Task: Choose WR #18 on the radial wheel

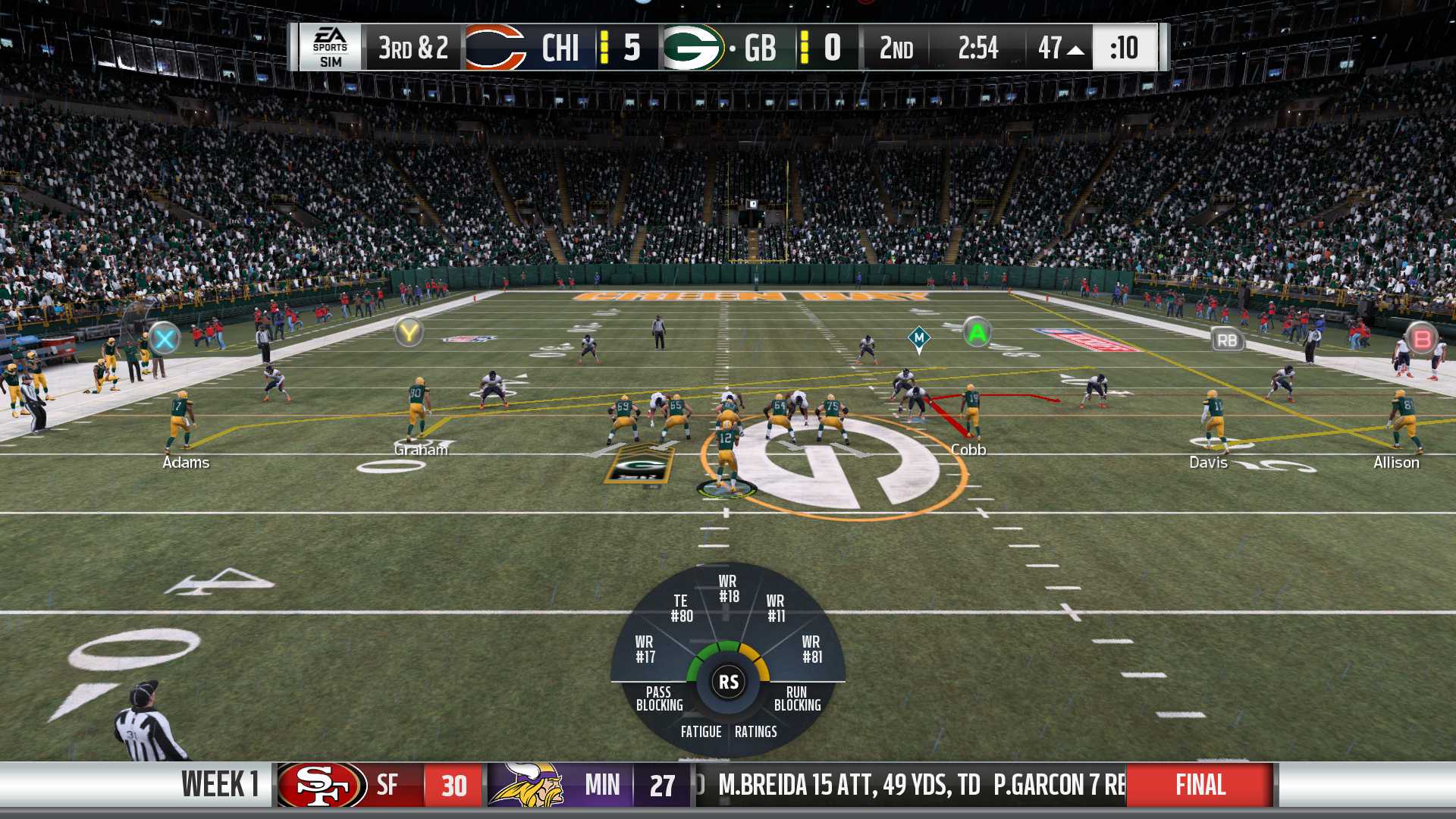Action: [728, 588]
